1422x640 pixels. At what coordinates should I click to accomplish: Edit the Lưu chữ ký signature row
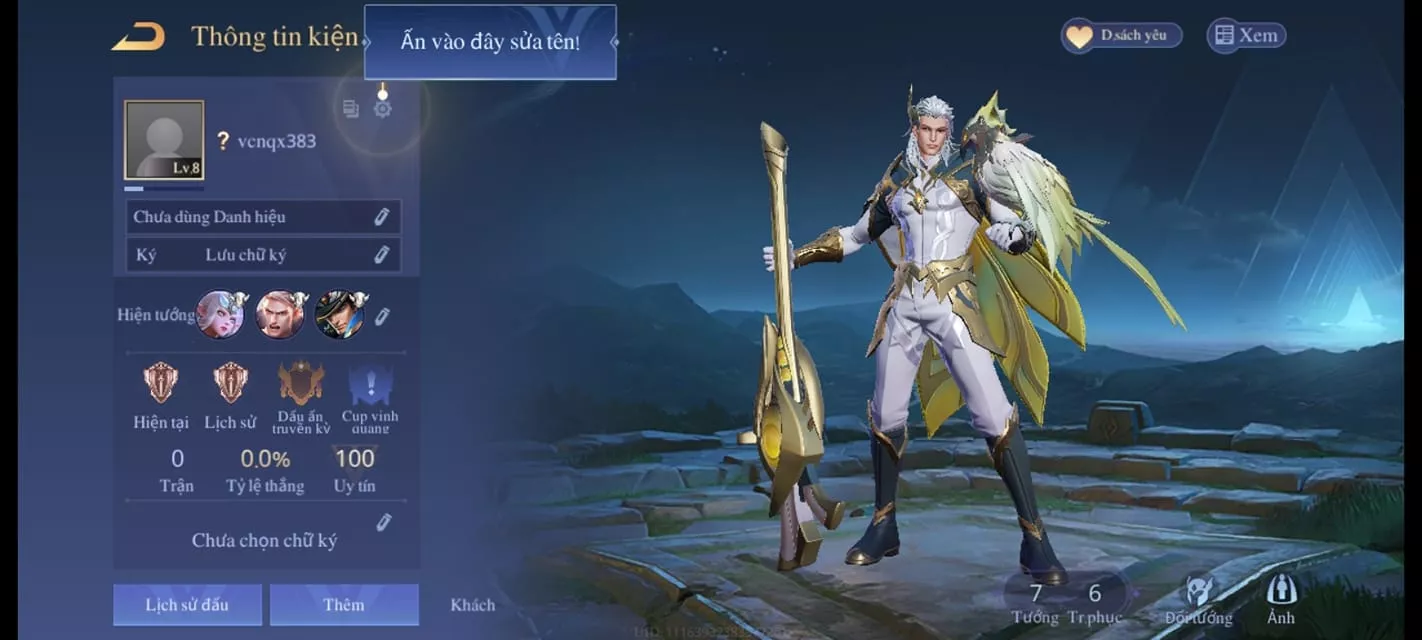[x=381, y=255]
